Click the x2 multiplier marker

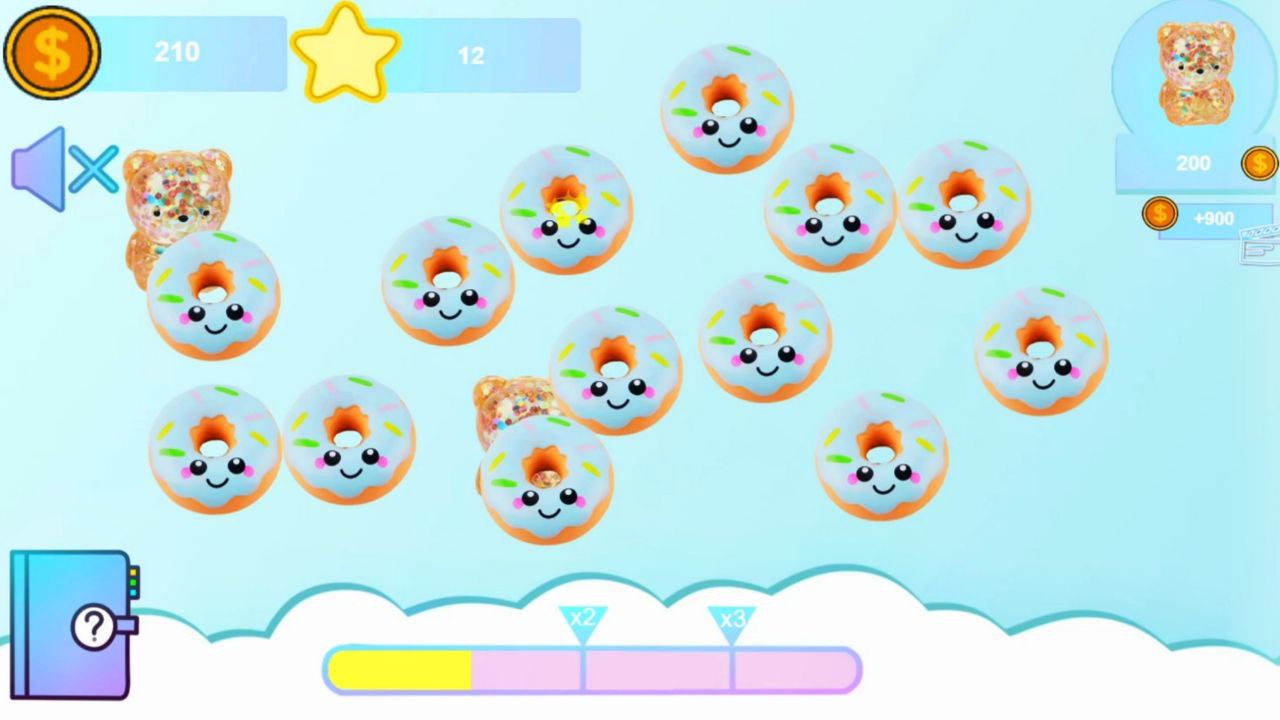[581, 620]
